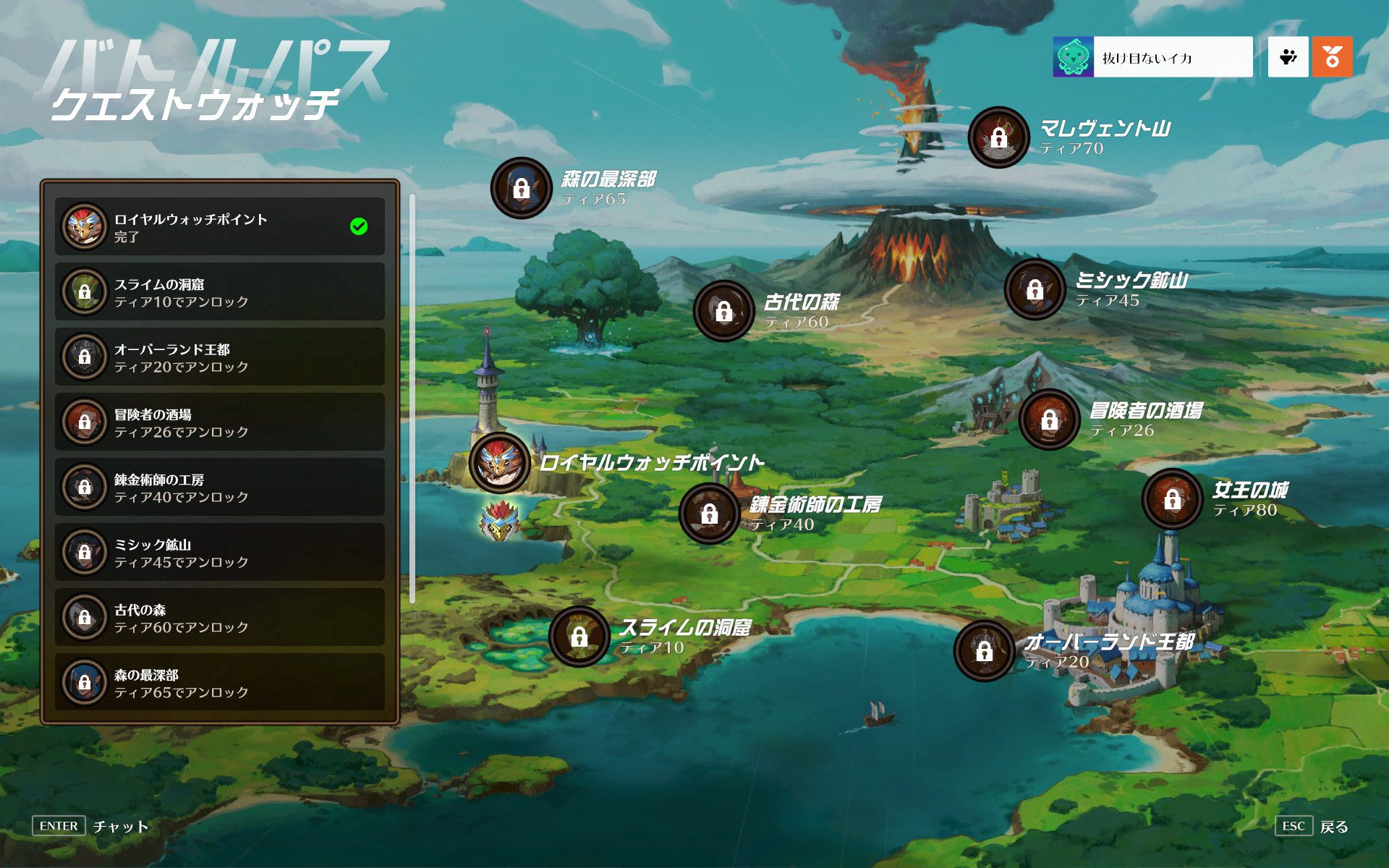Choose オーバーランド王都 in the quest list

pyautogui.click(x=219, y=357)
